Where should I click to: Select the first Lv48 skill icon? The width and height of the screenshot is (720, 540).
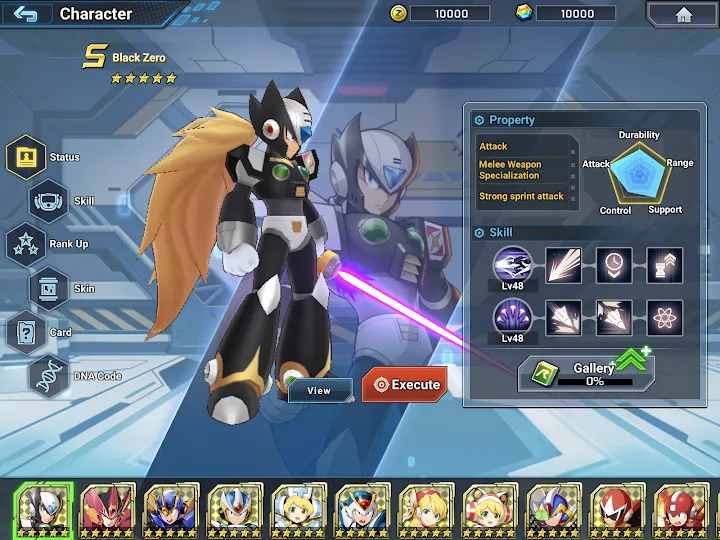[512, 265]
